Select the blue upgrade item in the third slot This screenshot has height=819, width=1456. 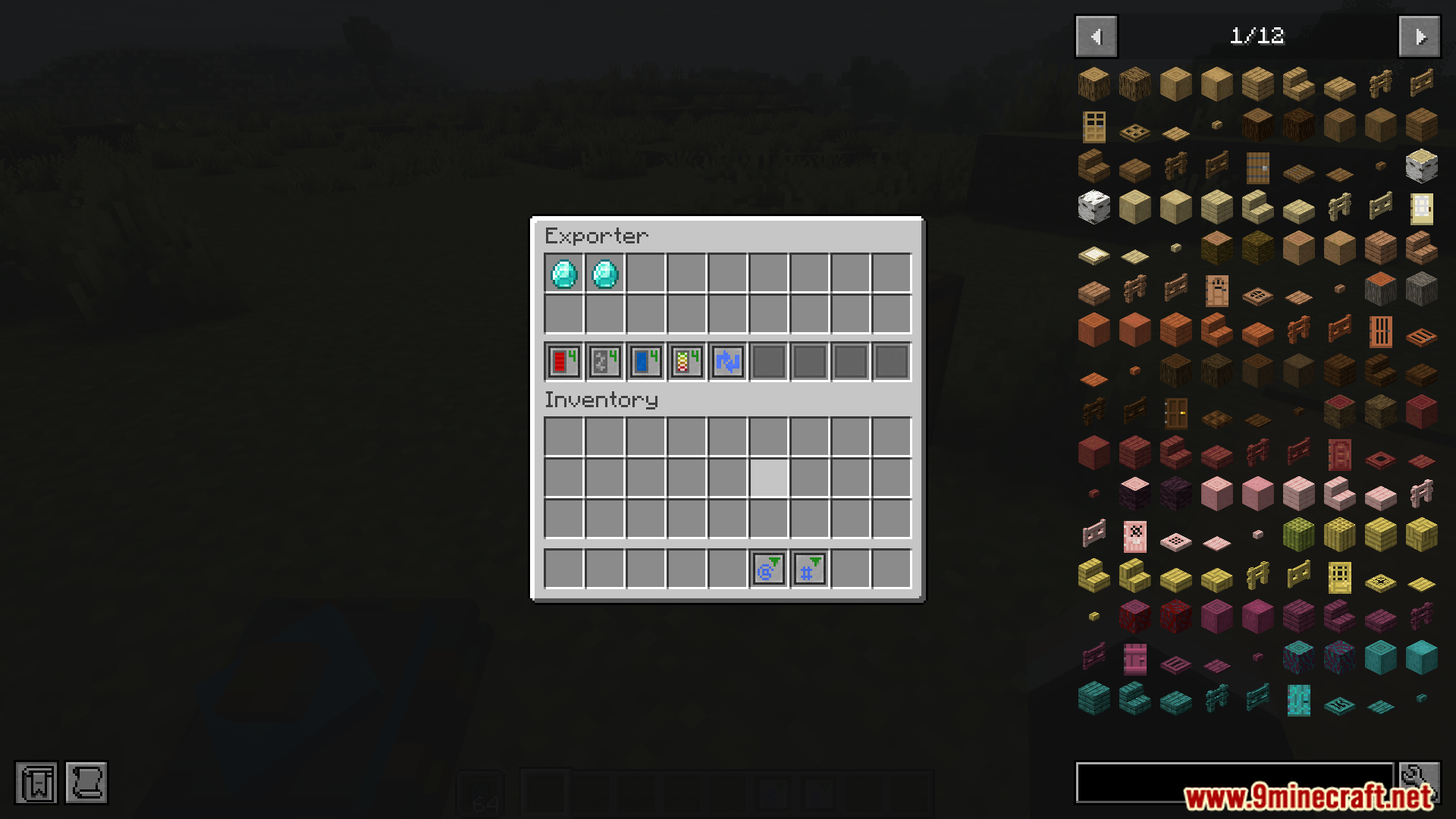pyautogui.click(x=645, y=362)
